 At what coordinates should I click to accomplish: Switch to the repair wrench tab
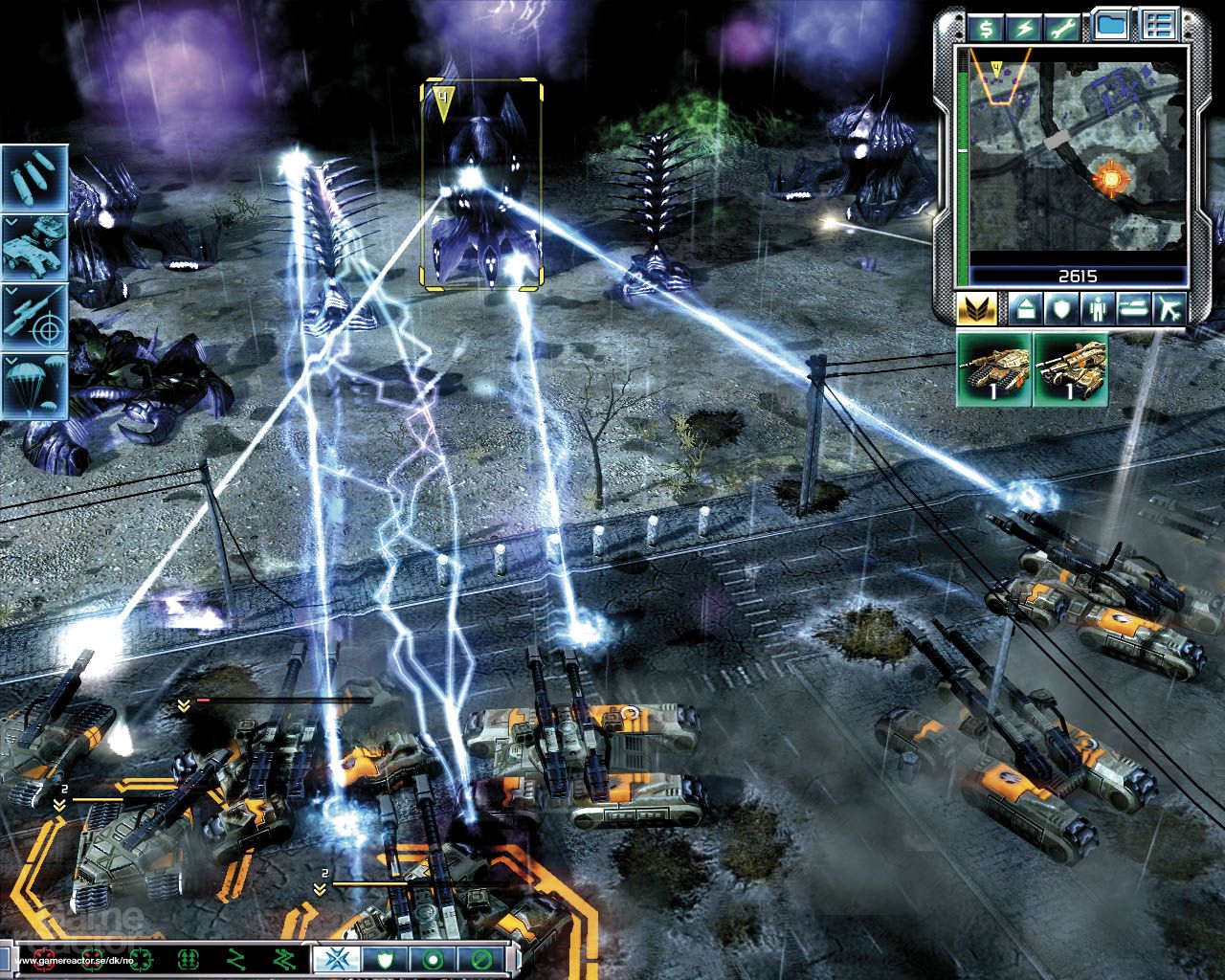click(1060, 27)
